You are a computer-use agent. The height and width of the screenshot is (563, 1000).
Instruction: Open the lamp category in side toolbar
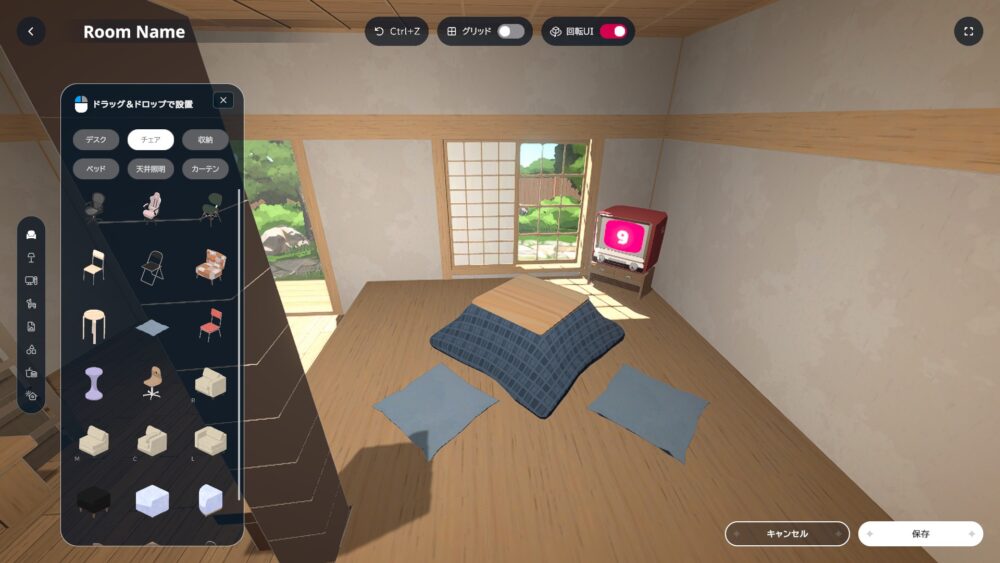pyautogui.click(x=31, y=258)
